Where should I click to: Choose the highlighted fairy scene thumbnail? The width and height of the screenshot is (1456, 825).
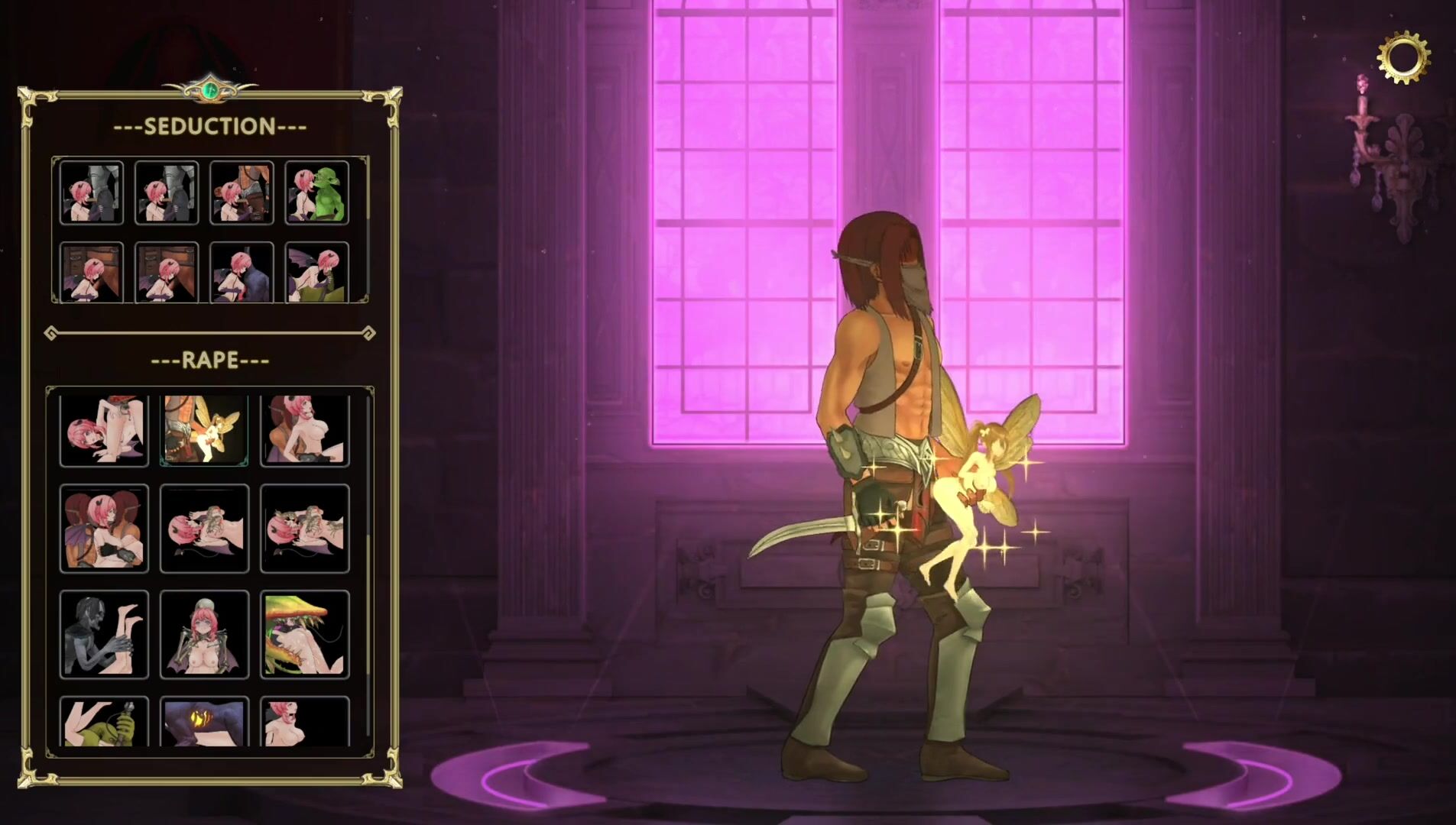pyautogui.click(x=204, y=430)
